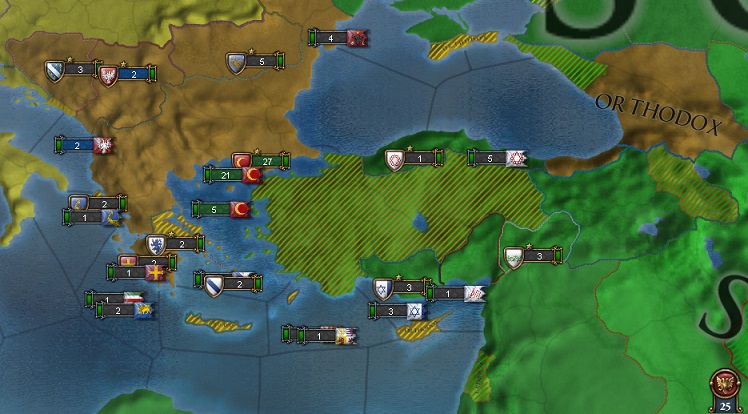Select the fleet with the gold cross flag
The height and width of the screenshot is (414, 748).
click(x=138, y=272)
